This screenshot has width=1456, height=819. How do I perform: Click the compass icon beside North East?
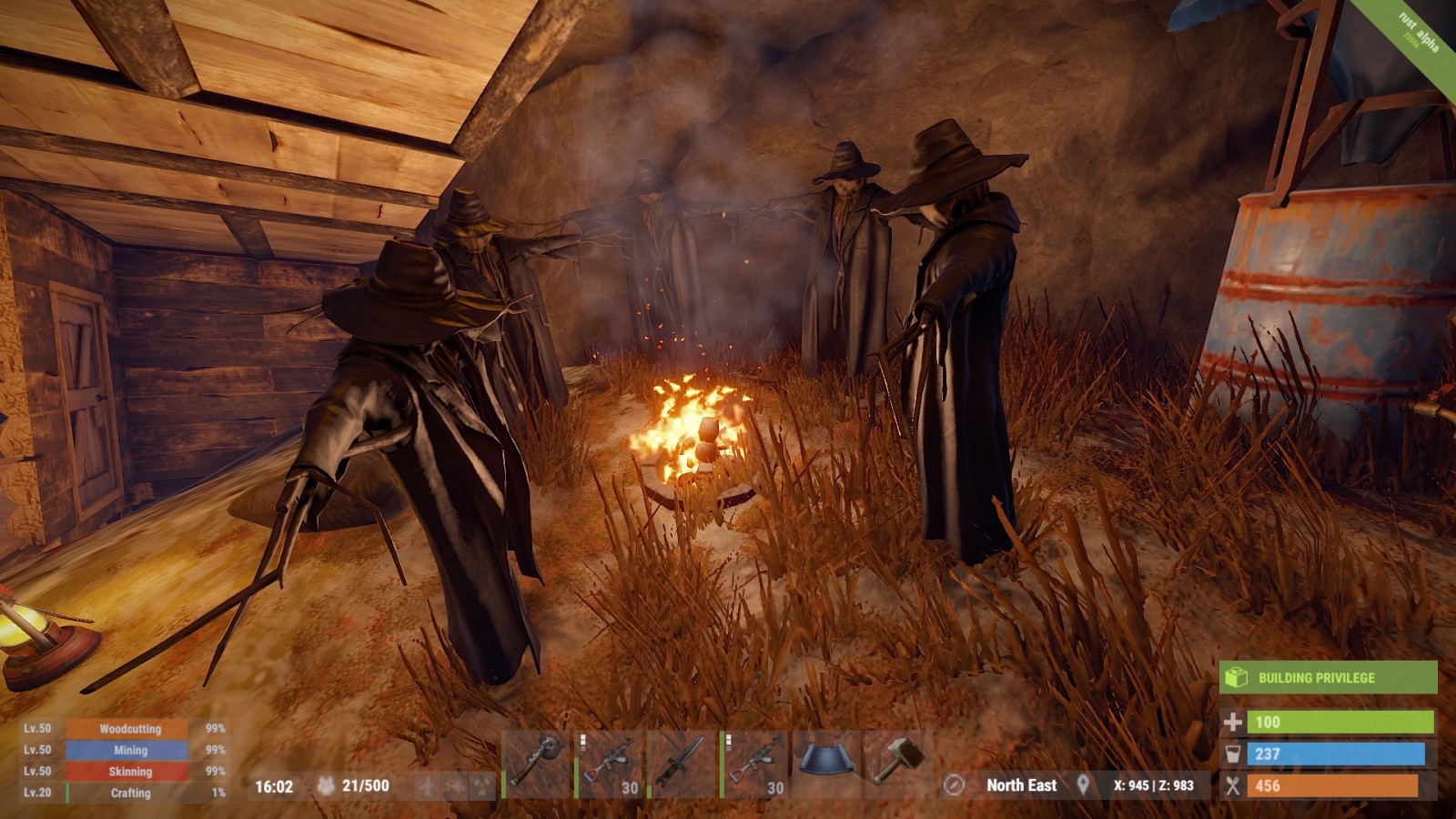tap(954, 784)
